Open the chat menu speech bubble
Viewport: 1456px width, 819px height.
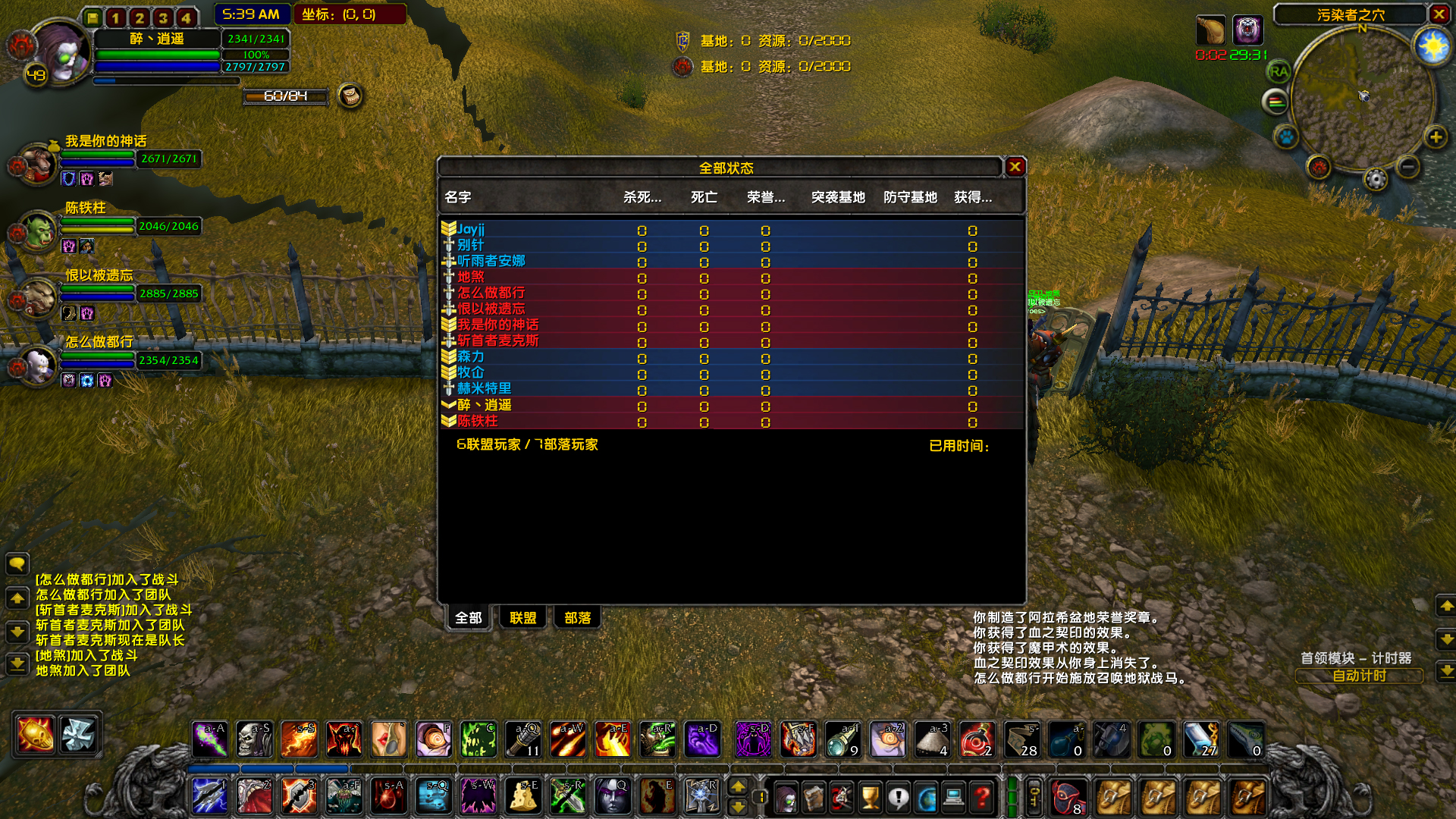click(17, 564)
